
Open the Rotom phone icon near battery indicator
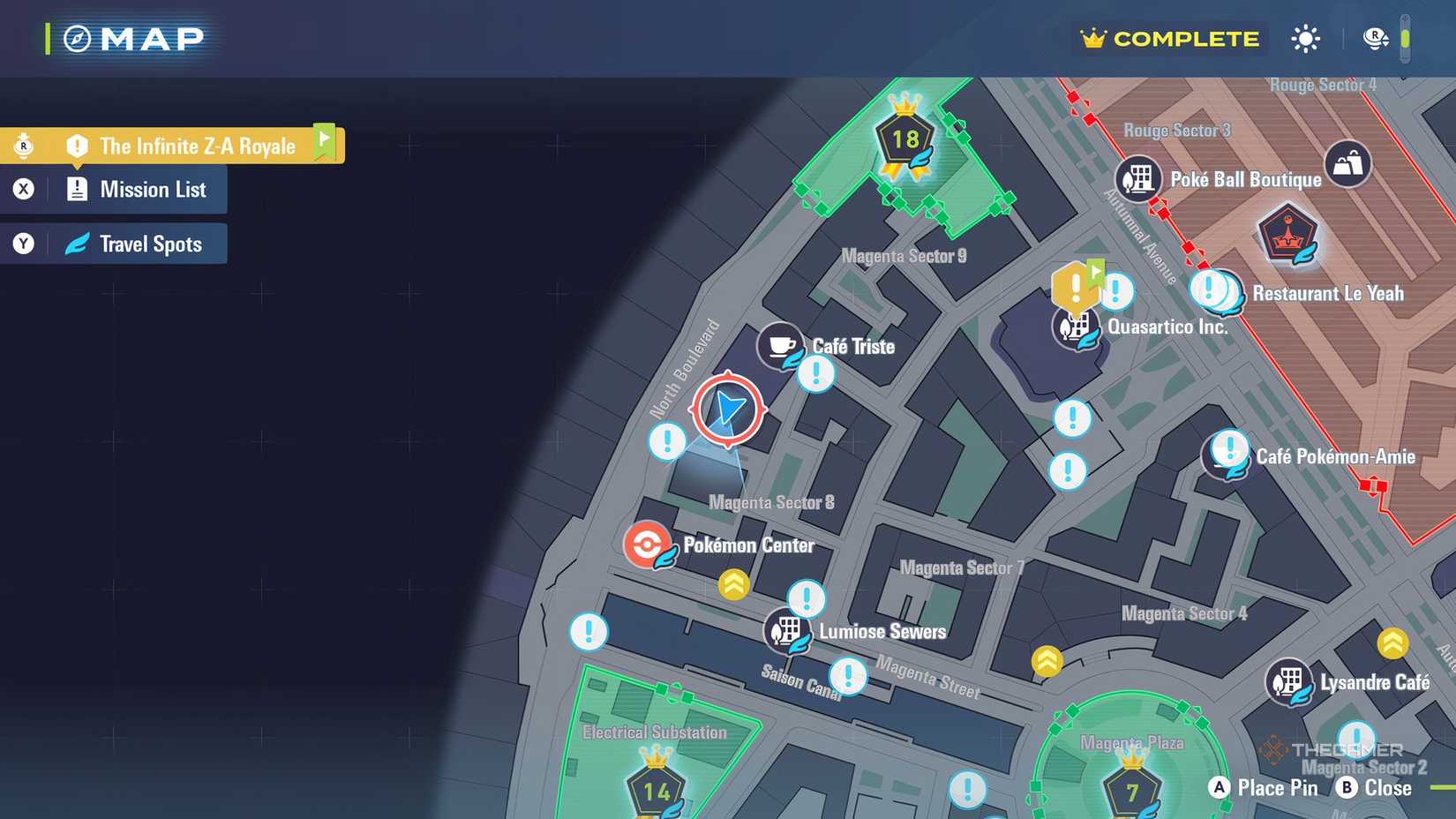click(1374, 38)
